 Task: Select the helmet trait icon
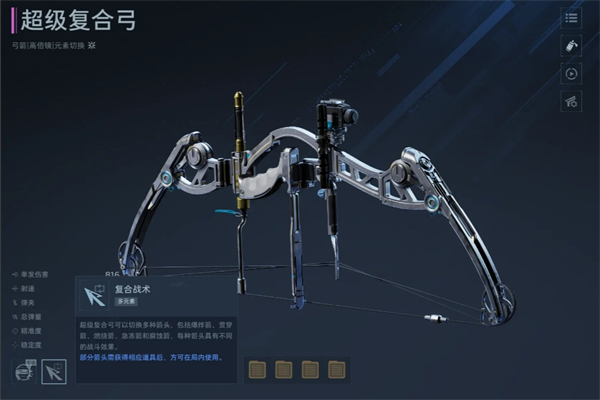[23, 372]
